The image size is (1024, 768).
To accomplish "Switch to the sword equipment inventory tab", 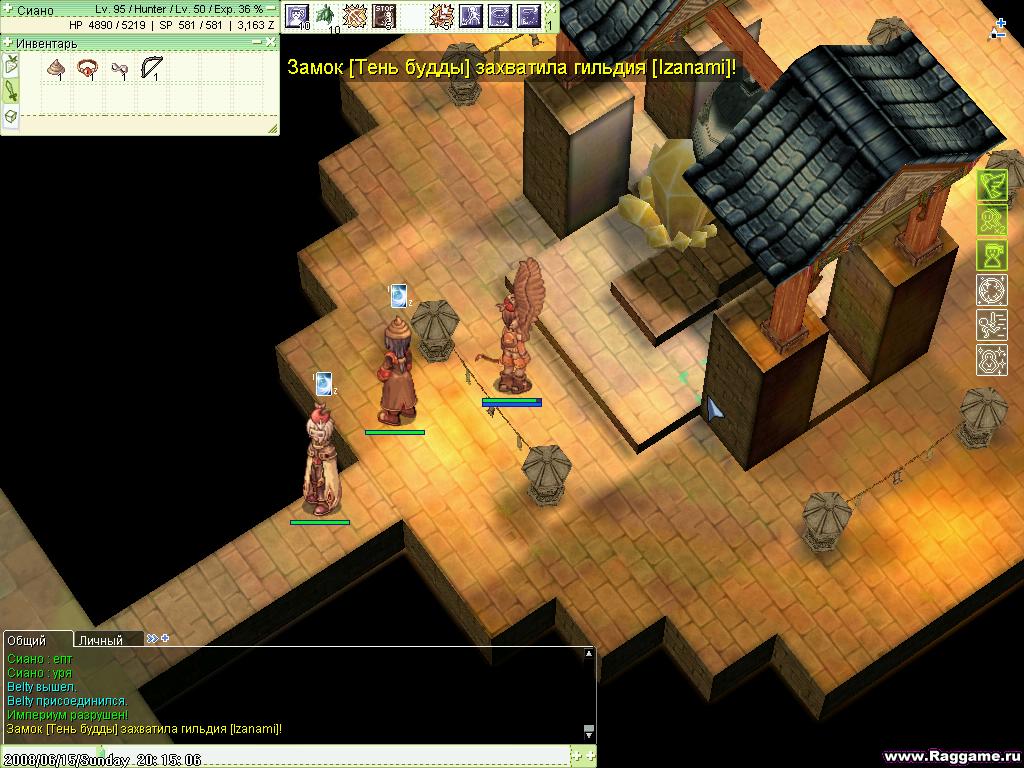I will click(11, 91).
